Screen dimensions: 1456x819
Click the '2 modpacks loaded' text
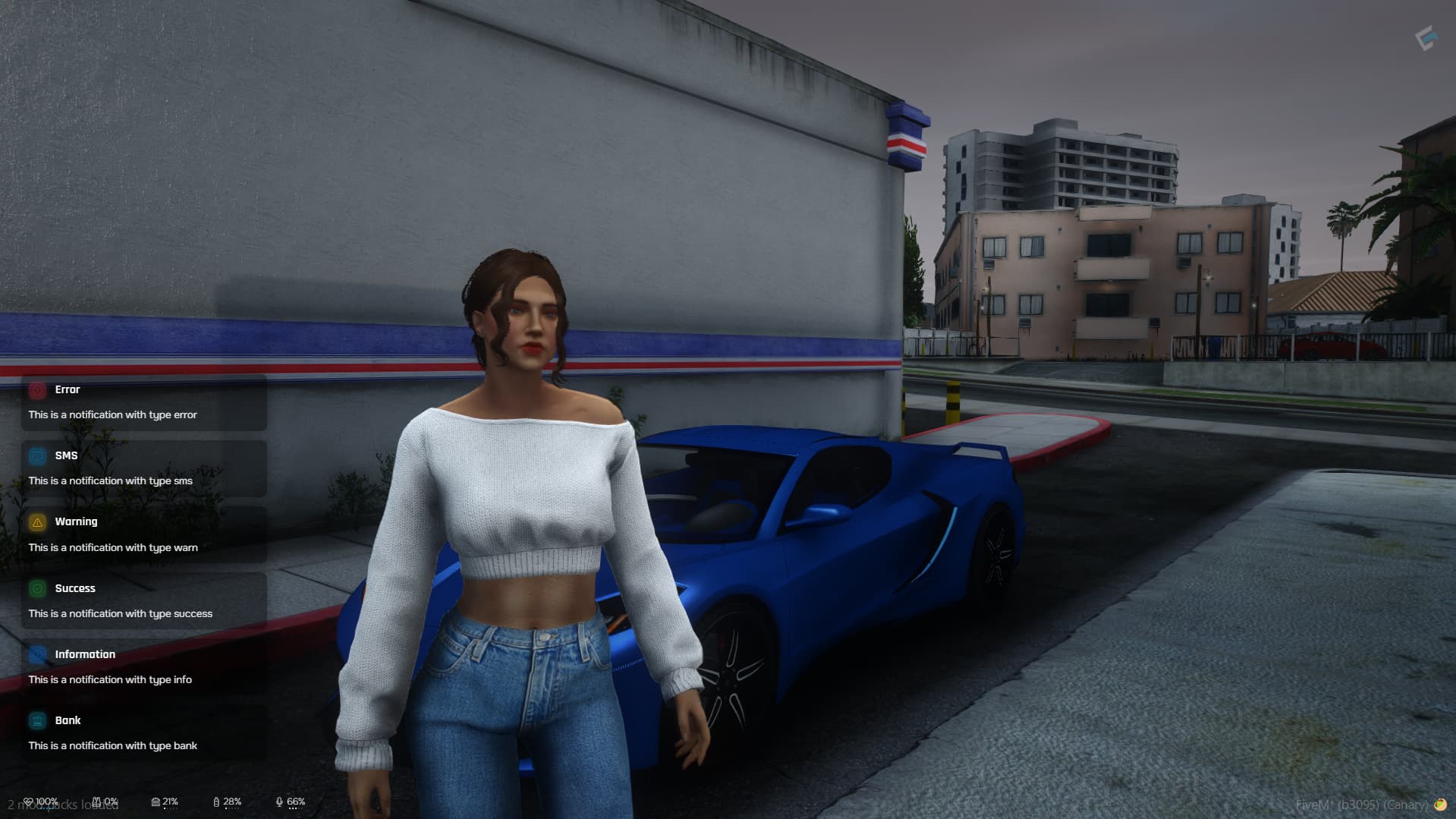click(x=62, y=805)
